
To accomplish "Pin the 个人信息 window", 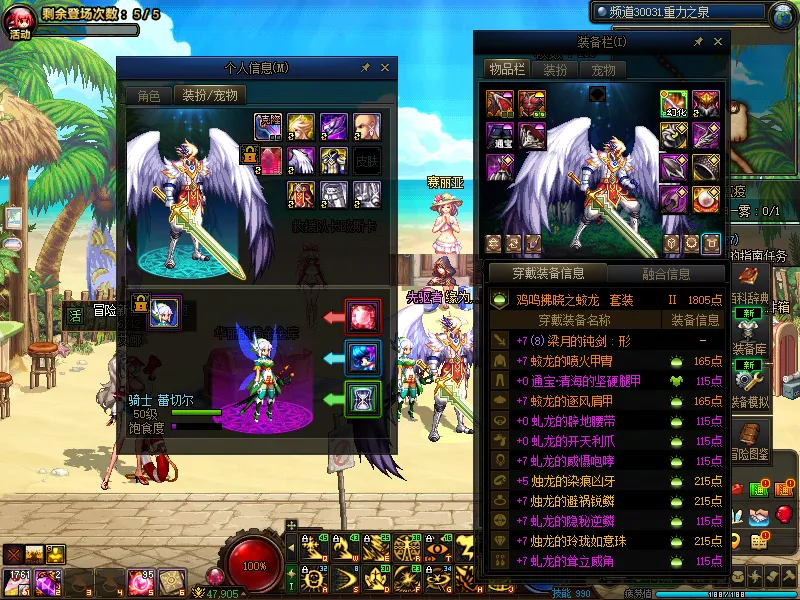I will click(365, 68).
